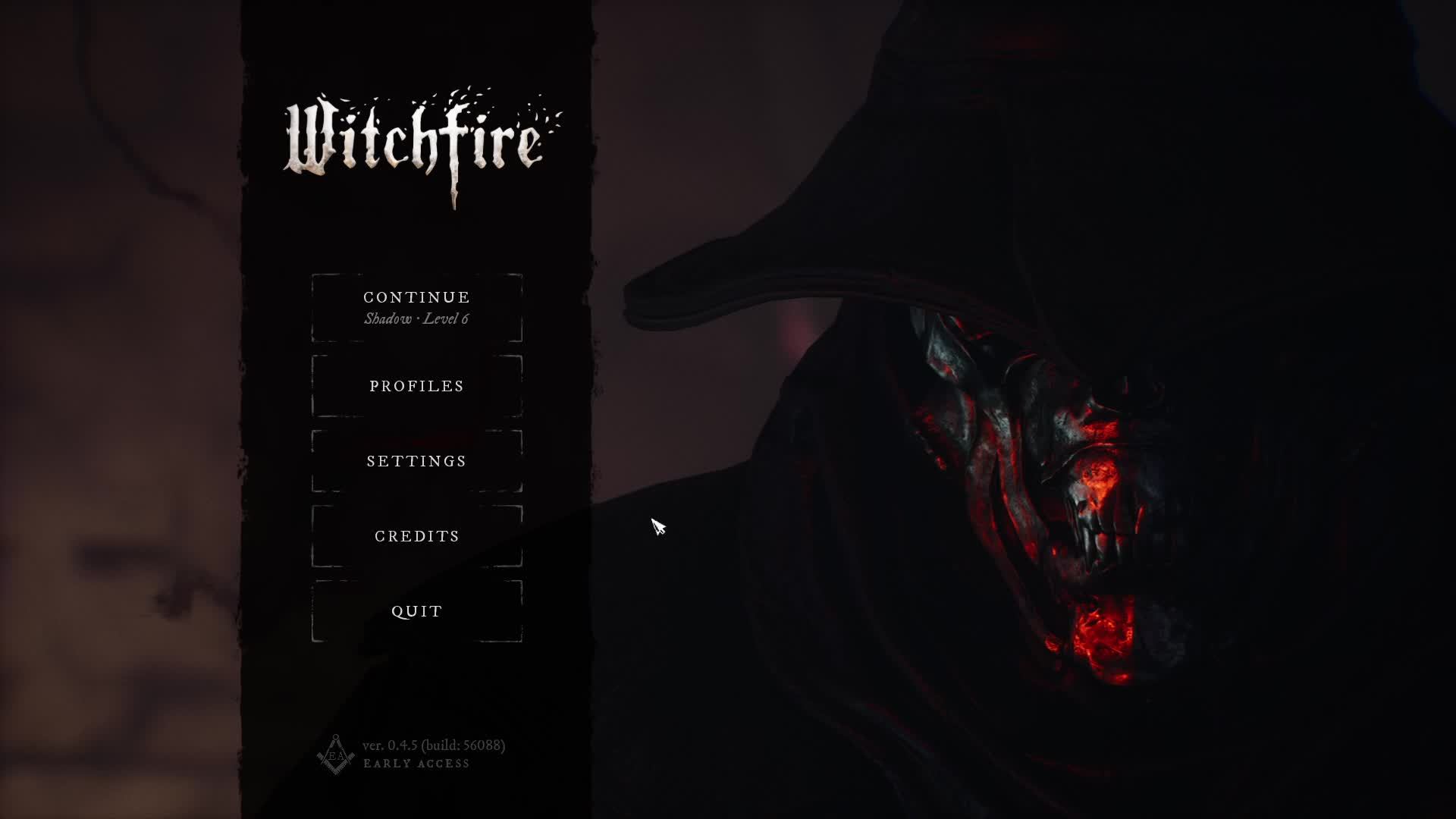
Task: Click the Early Access compass emblem
Action: tap(336, 755)
